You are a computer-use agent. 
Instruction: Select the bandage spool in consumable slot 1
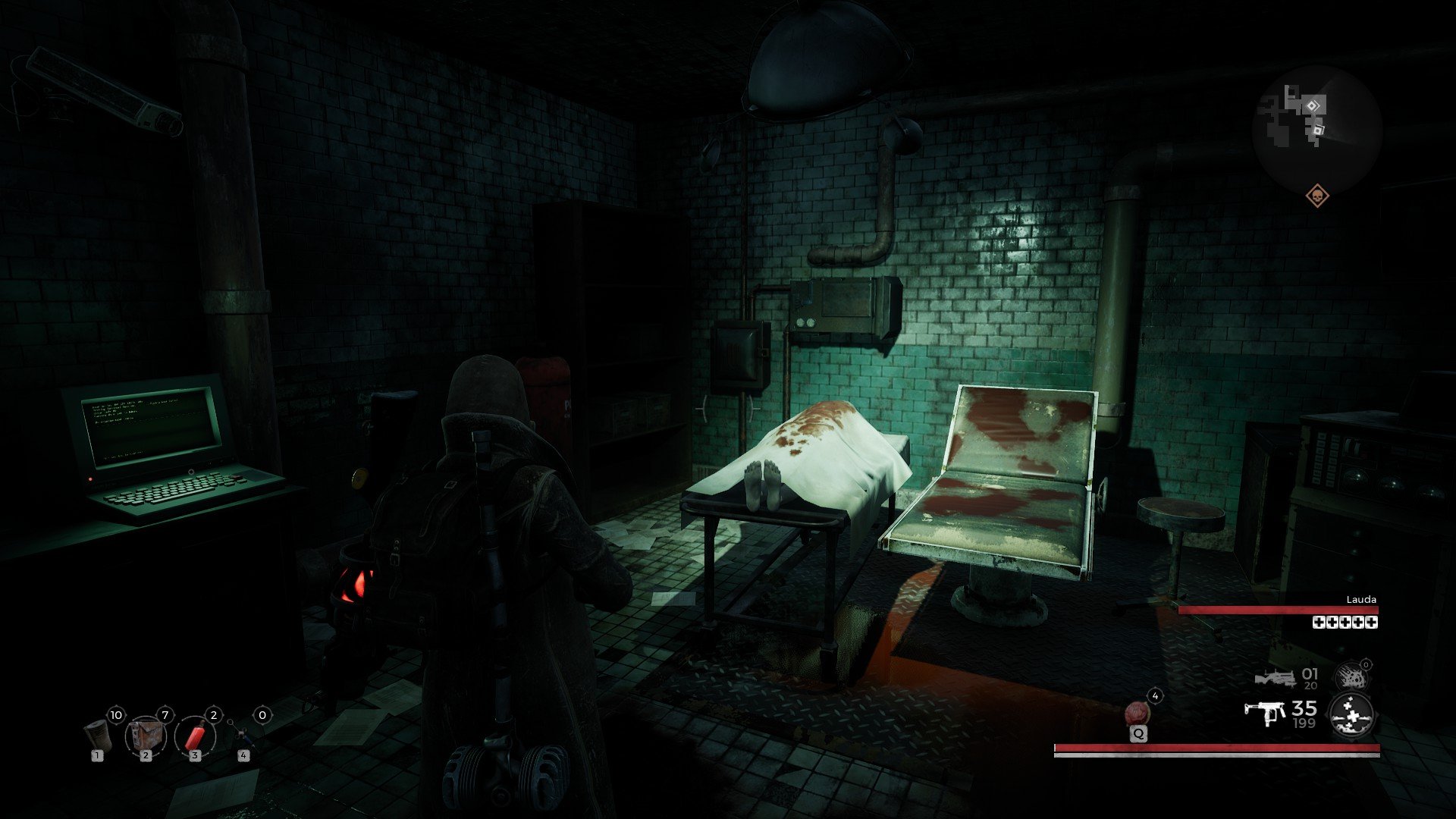click(x=97, y=736)
